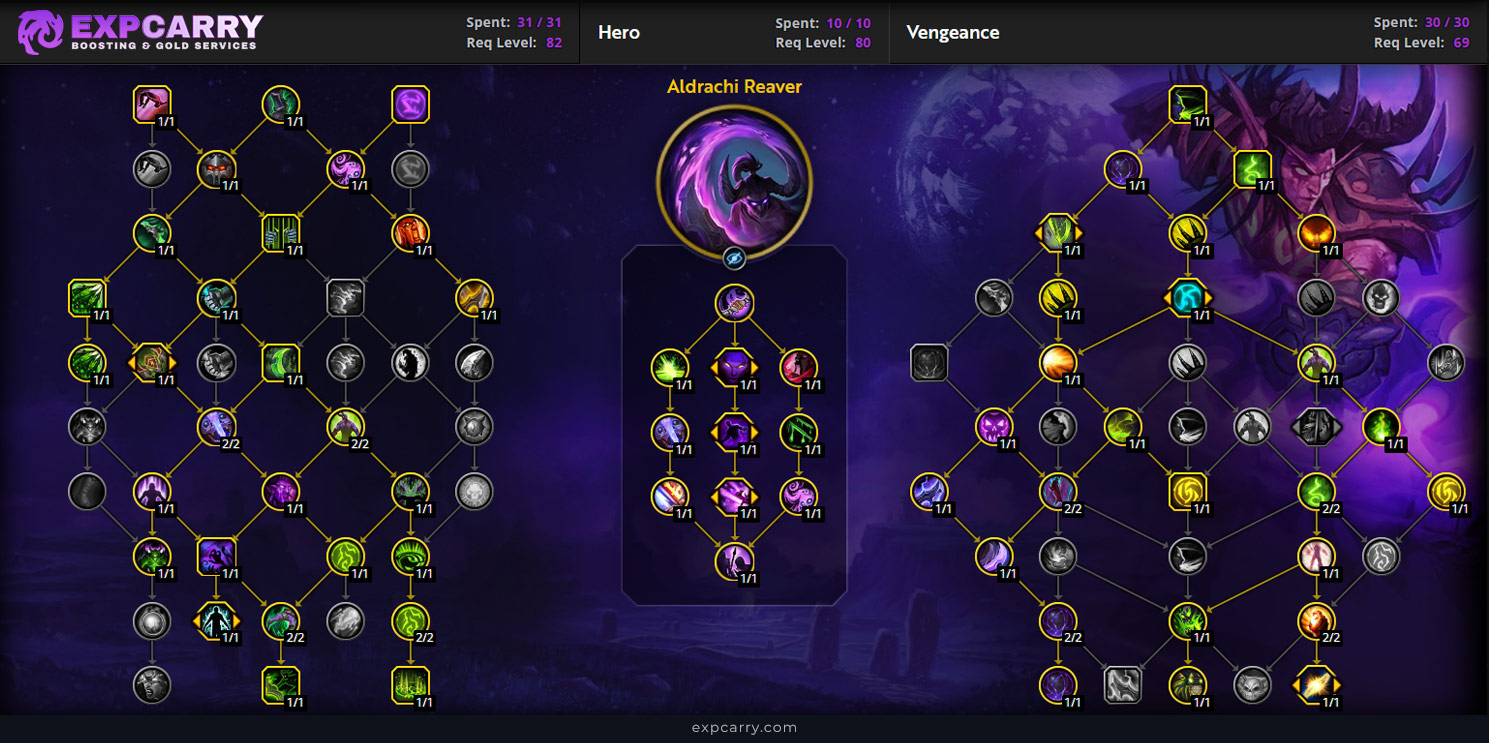Choose the golden starburst choice talent
The image size is (1489, 743).
point(1316,685)
